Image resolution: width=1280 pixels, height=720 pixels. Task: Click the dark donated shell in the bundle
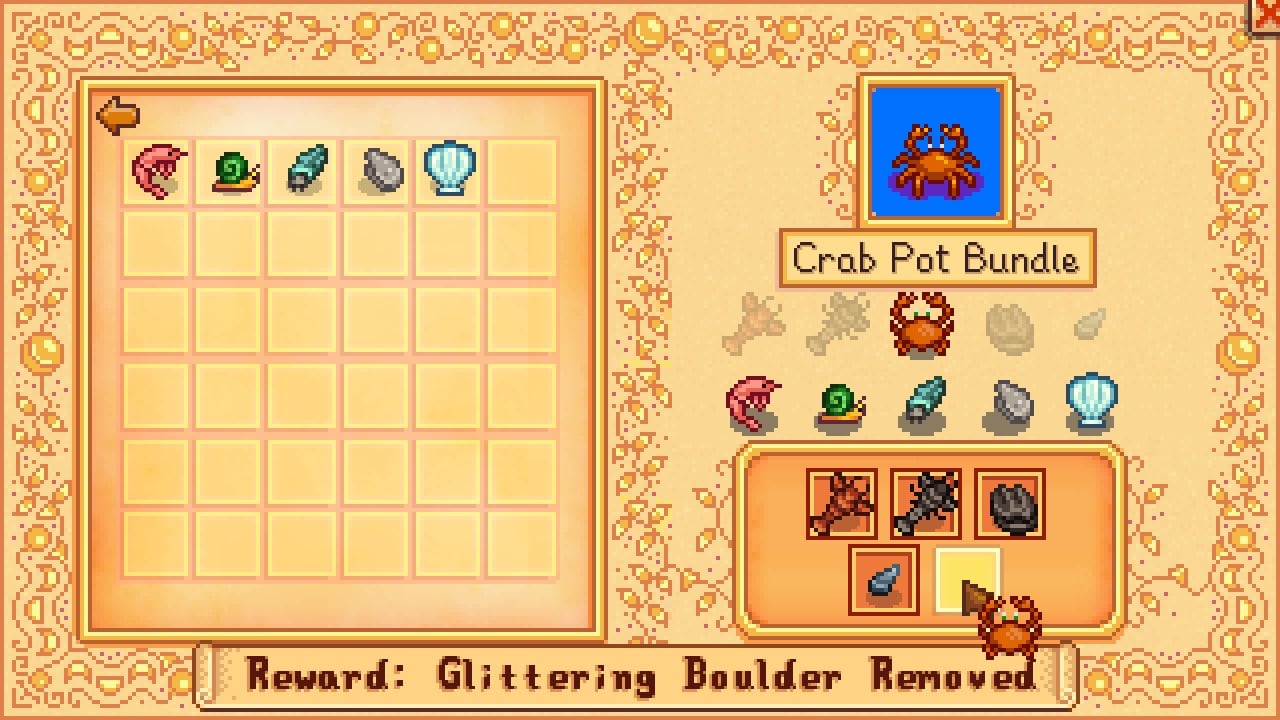point(1007,505)
